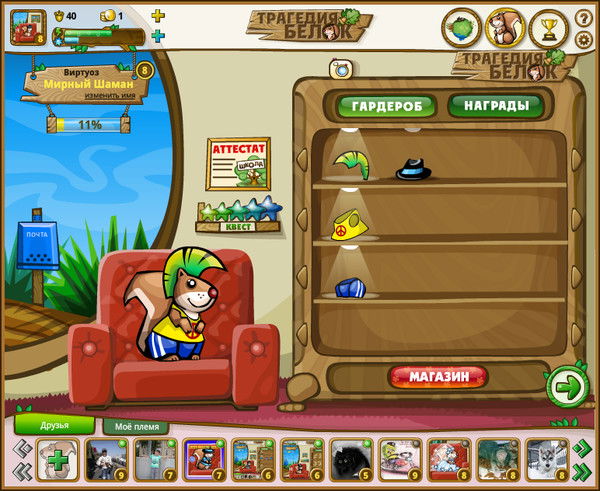Open the squirrel profile button
This screenshot has width=600, height=491.
pyautogui.click(x=505, y=28)
